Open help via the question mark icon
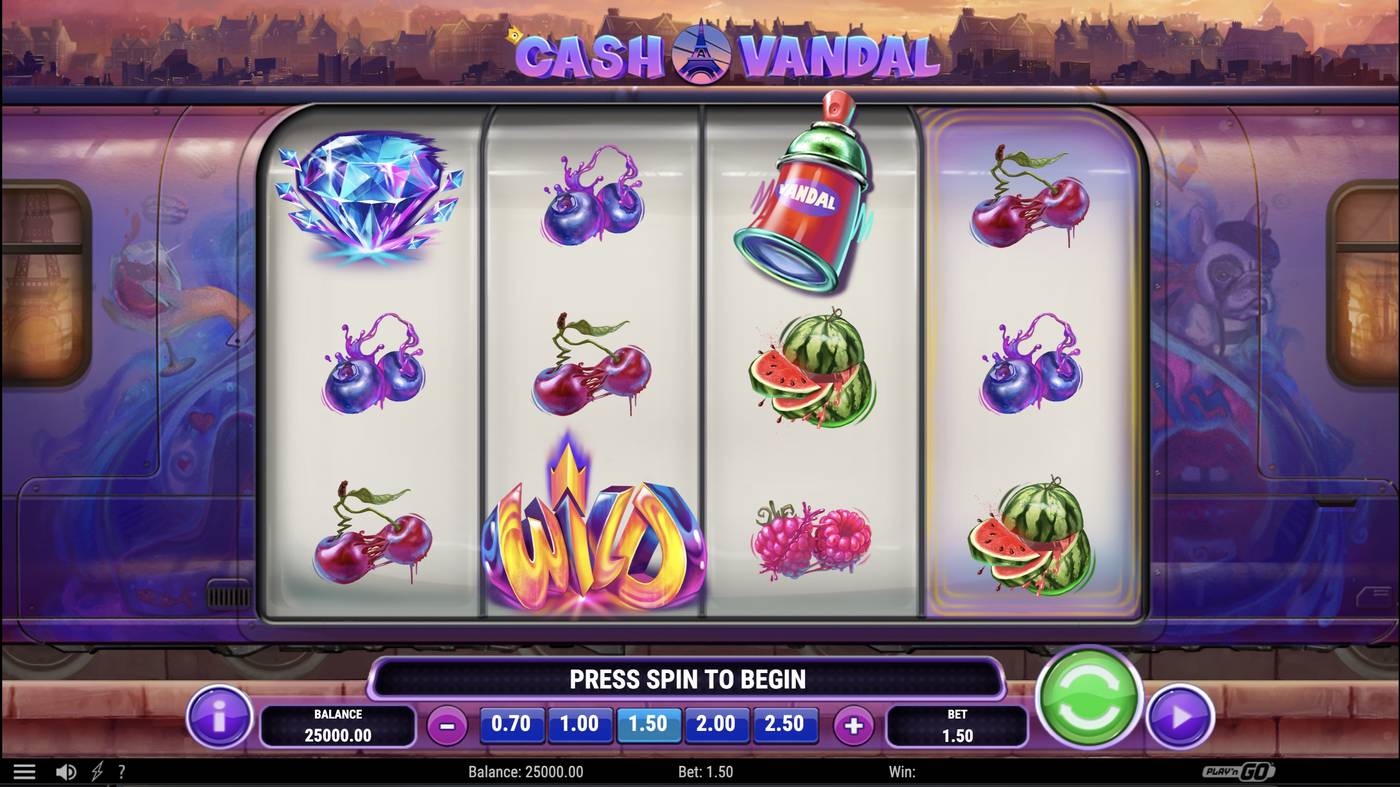The width and height of the screenshot is (1400, 787). coord(121,770)
